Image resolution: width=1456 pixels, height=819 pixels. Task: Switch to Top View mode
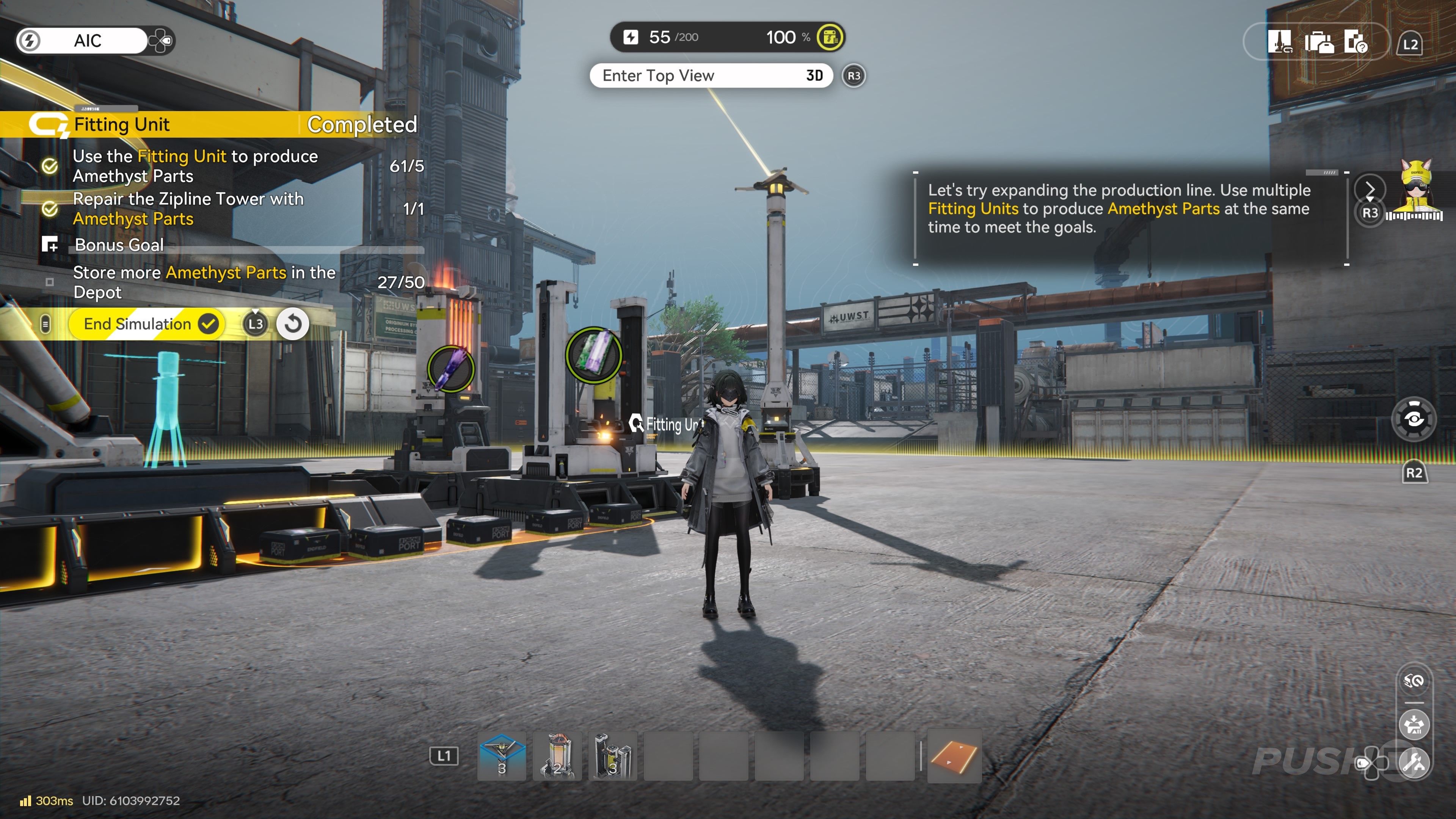[711, 76]
